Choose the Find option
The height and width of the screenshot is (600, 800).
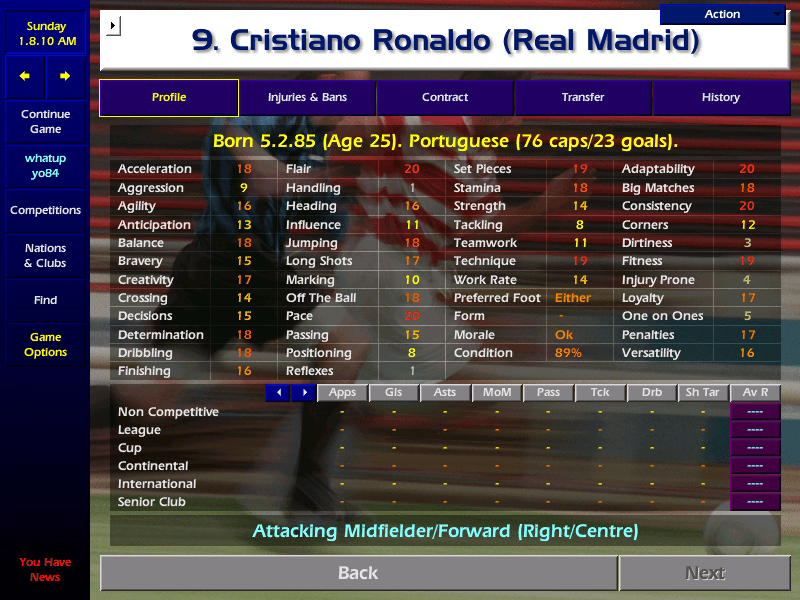tap(45, 300)
